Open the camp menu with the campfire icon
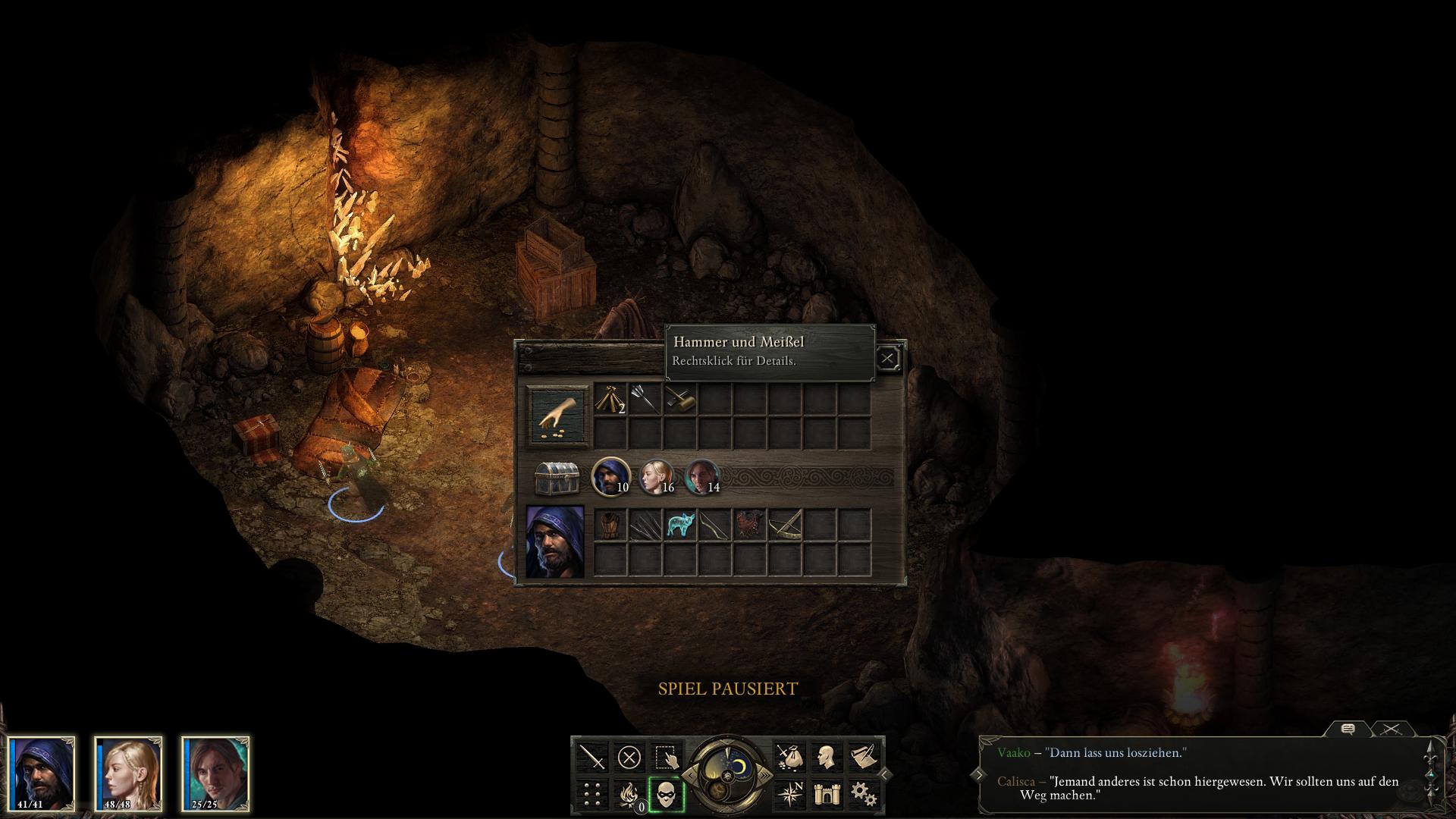Viewport: 1456px width, 819px height. click(x=629, y=795)
